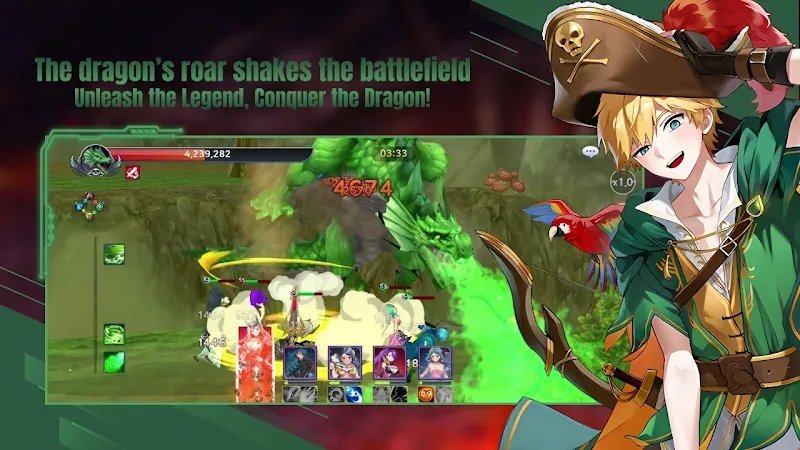Choose the dark-armored hero portrait
800x450 pixels.
click(300, 361)
